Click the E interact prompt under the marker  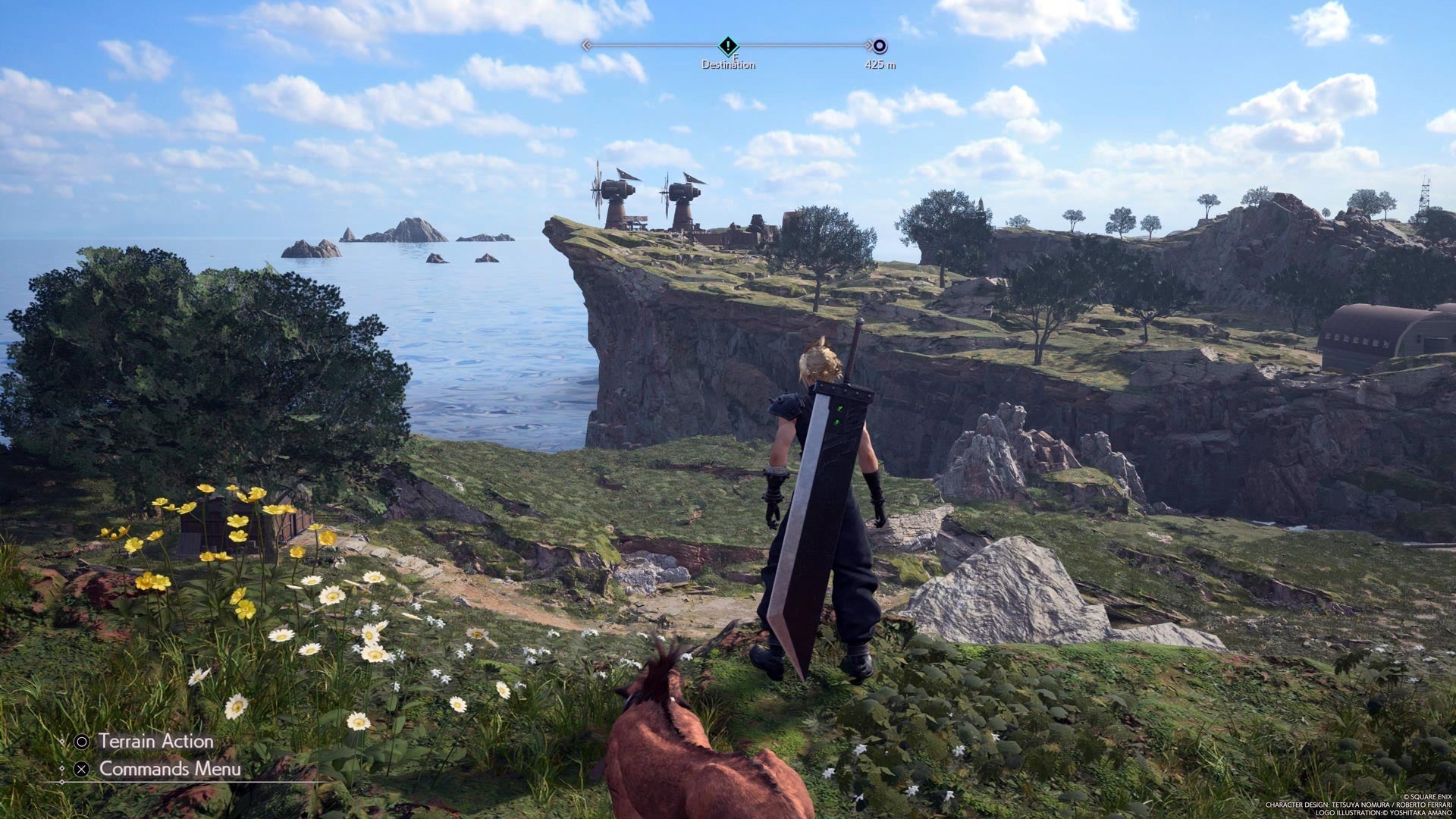pos(736,57)
